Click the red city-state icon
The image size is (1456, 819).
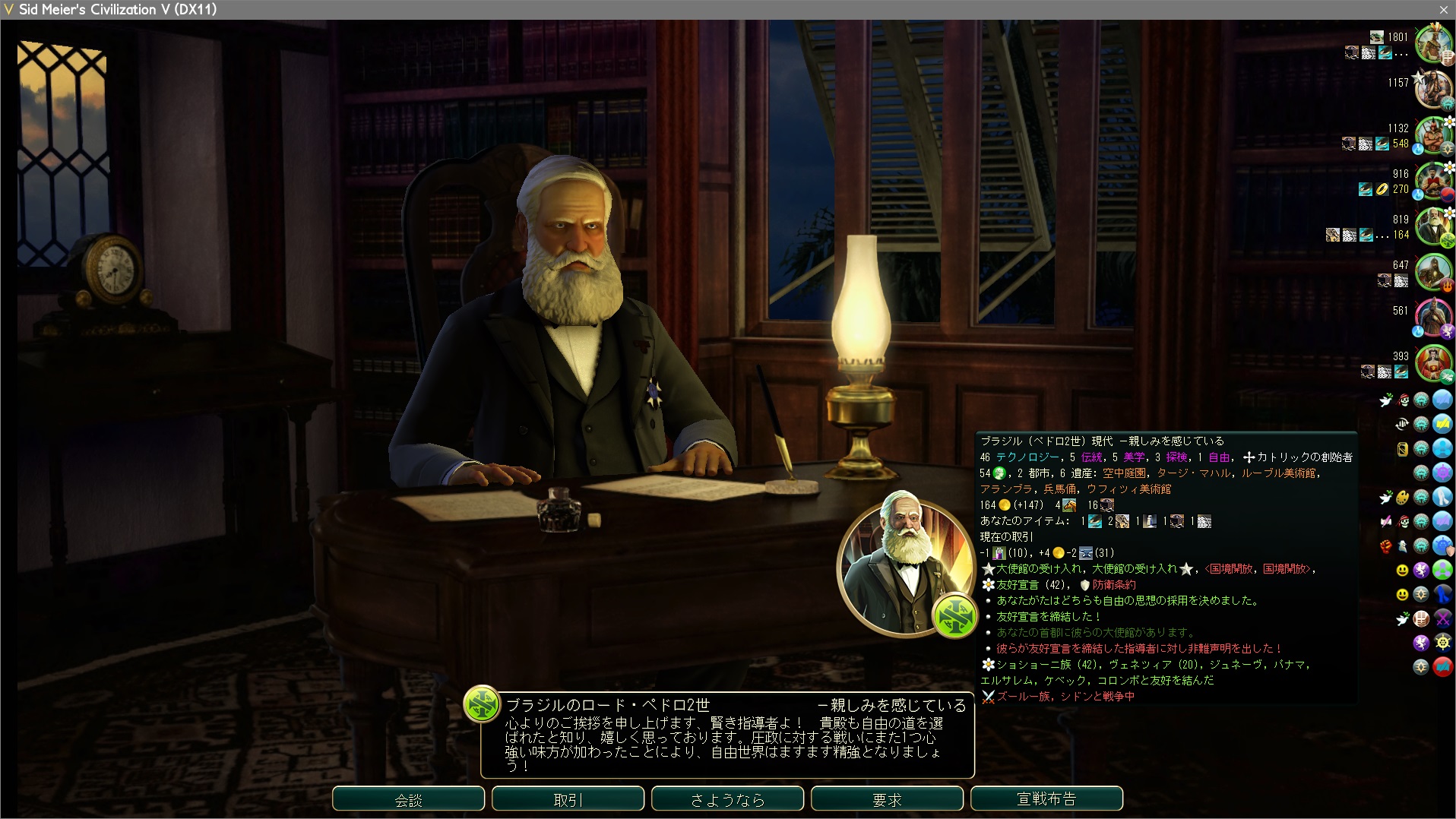tap(1442, 667)
